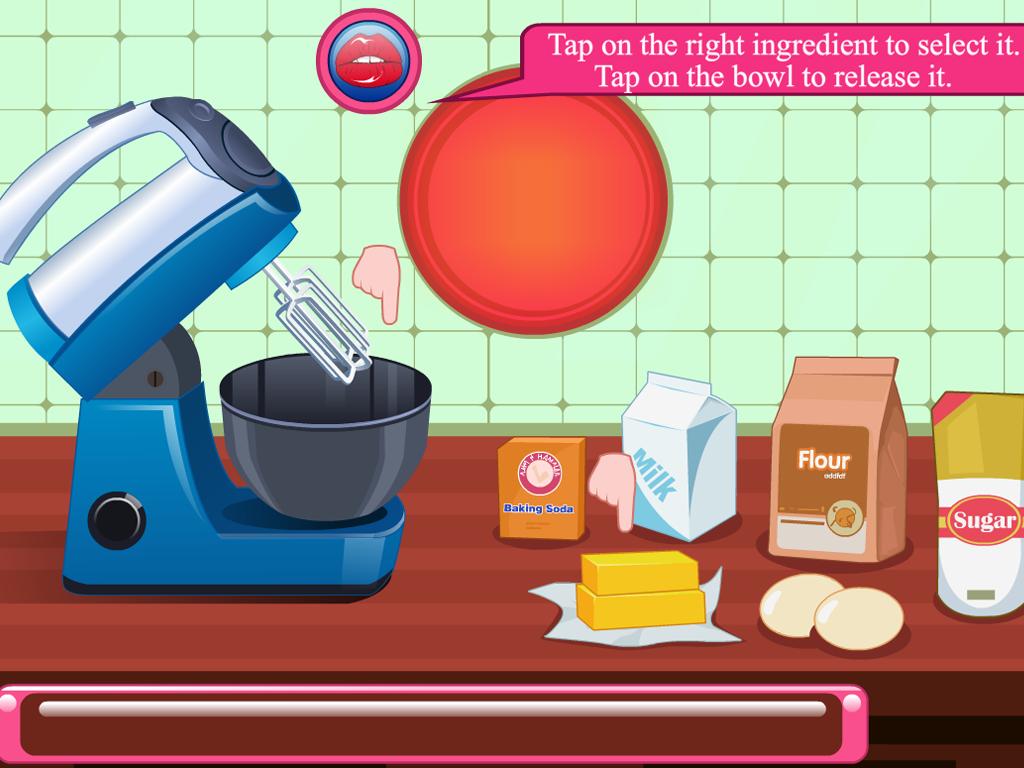Tap the yellow butter sticks
Viewport: 1024px width, 768px height.
click(x=640, y=590)
